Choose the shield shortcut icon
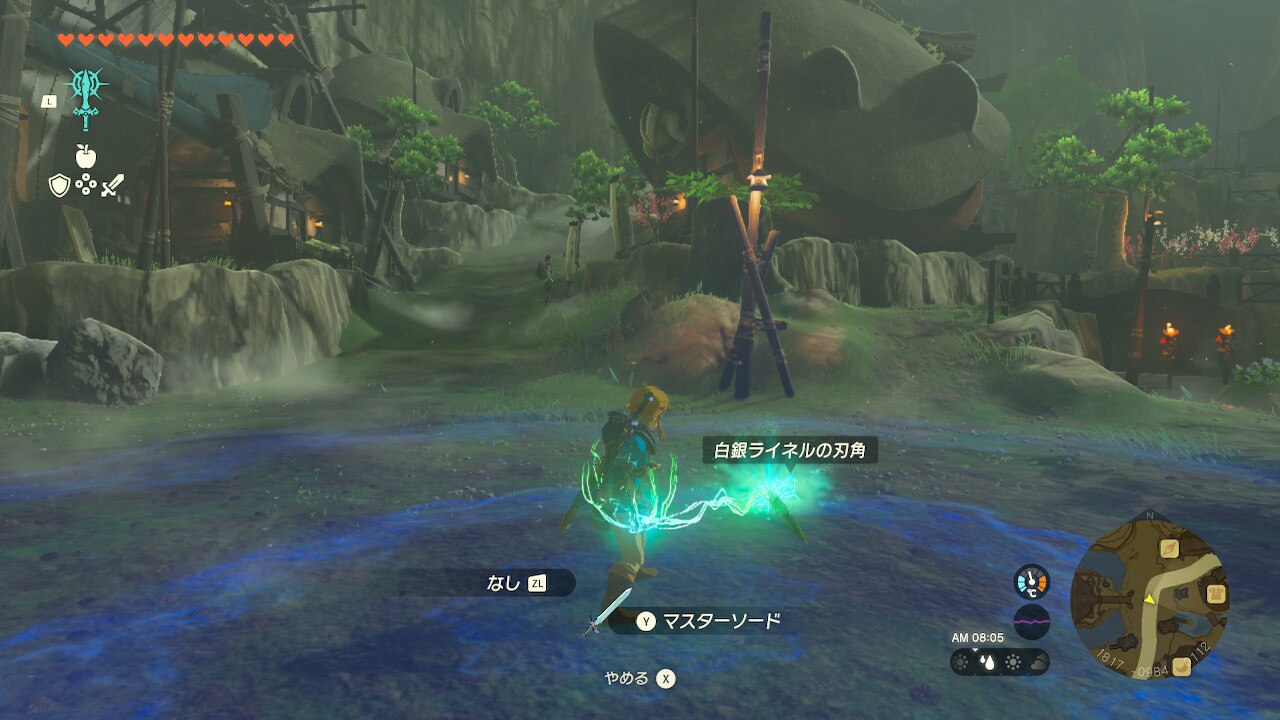The image size is (1280, 720). coord(59,185)
